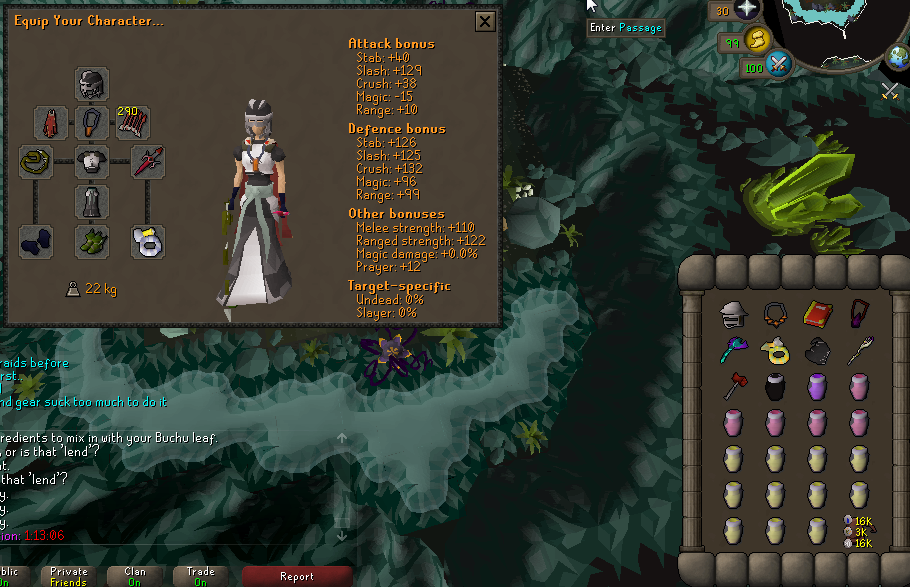Click the ammo slot with 290 arrows

click(x=133, y=123)
